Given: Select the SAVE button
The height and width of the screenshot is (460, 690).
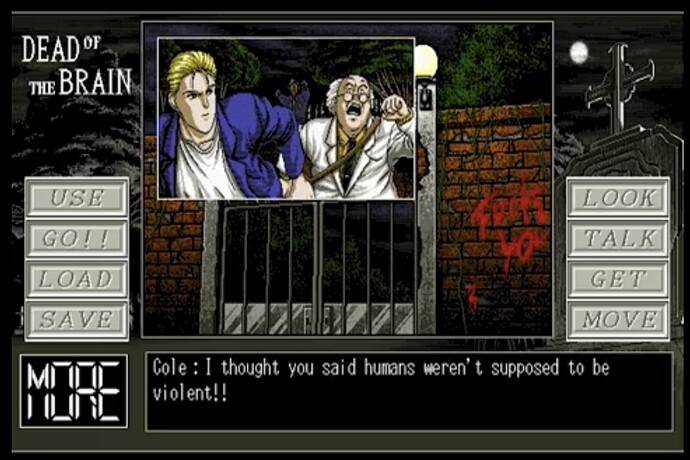Looking at the screenshot, I should point(77,321).
